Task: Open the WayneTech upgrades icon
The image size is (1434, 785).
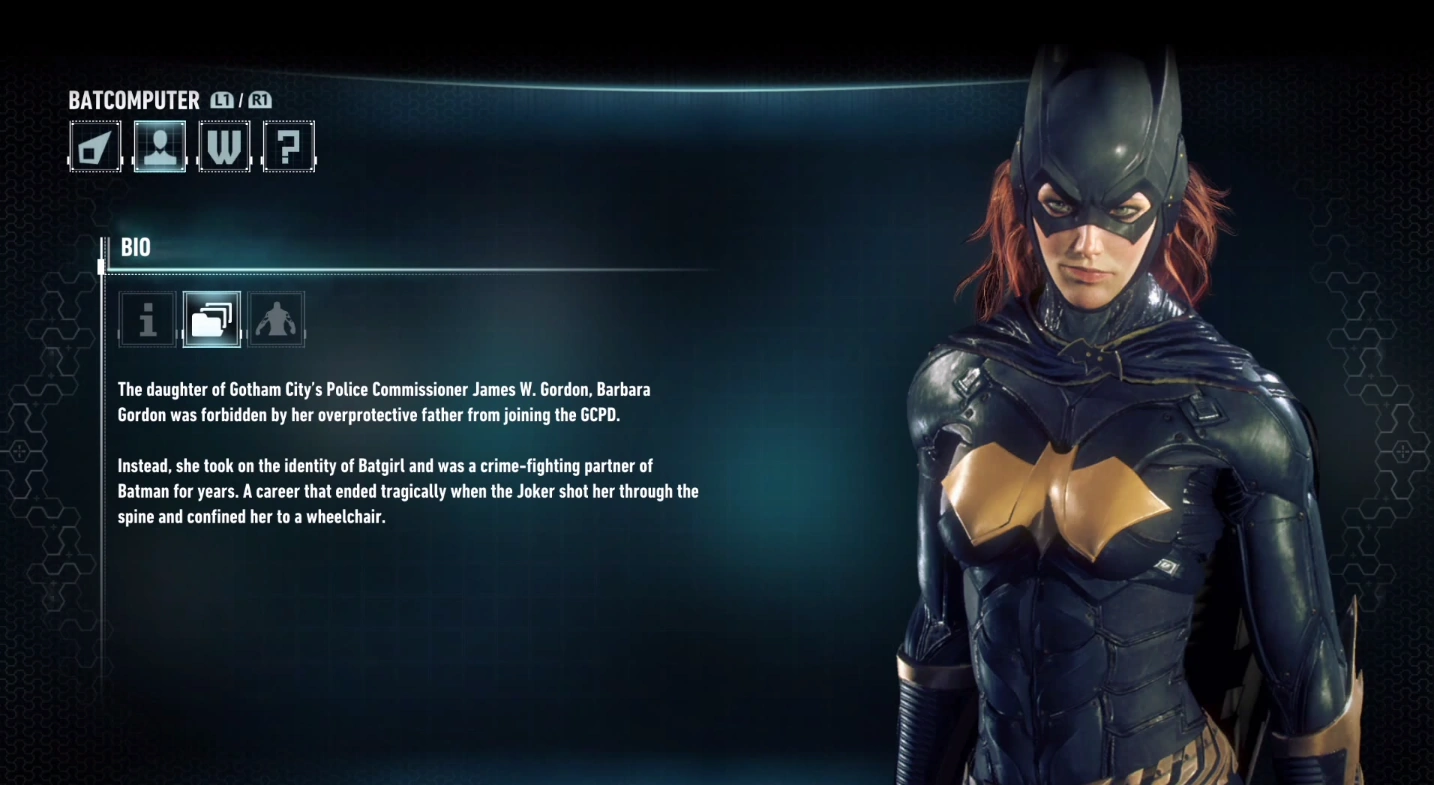Action: click(224, 146)
